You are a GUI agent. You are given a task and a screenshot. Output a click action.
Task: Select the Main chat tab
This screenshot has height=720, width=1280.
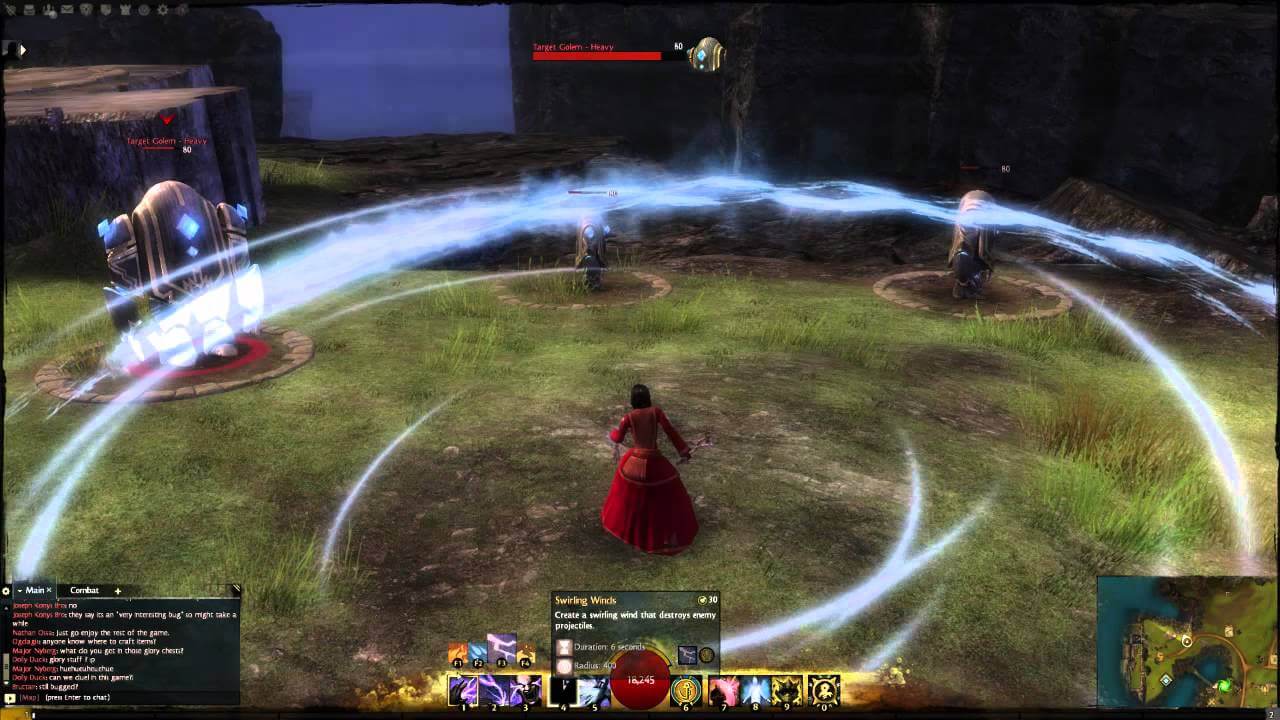click(x=36, y=590)
